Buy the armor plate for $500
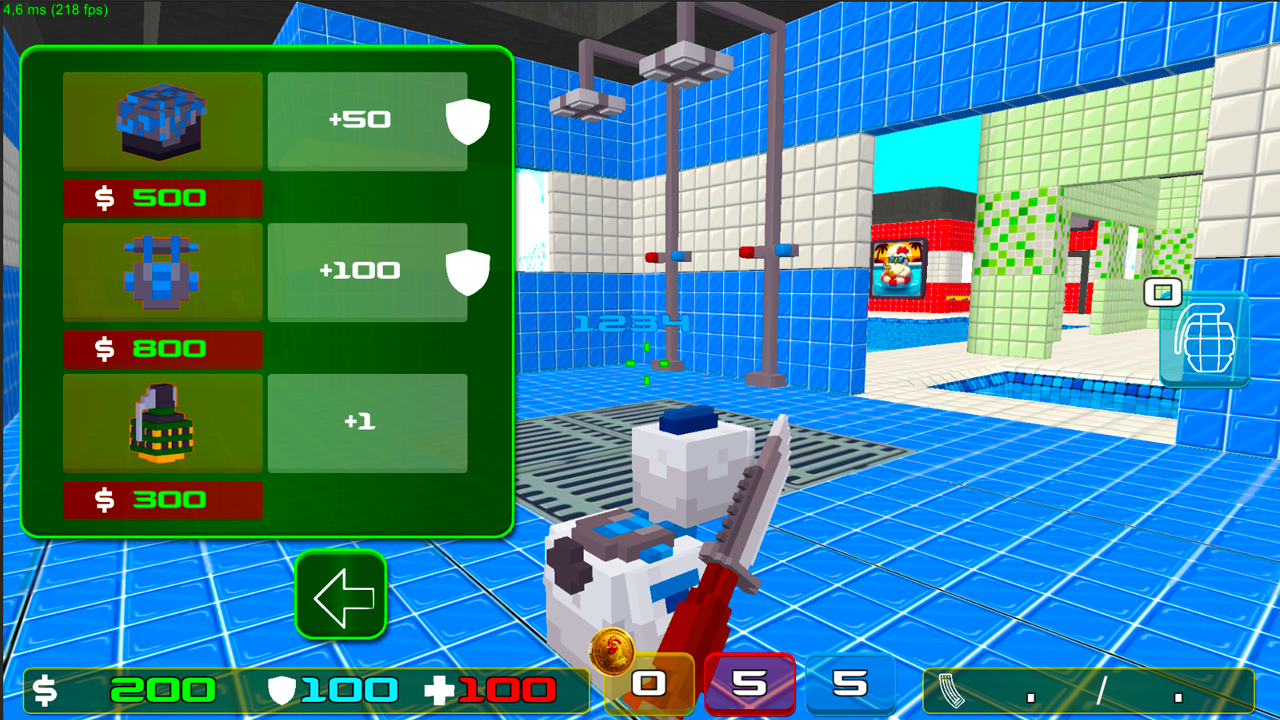 162,198
